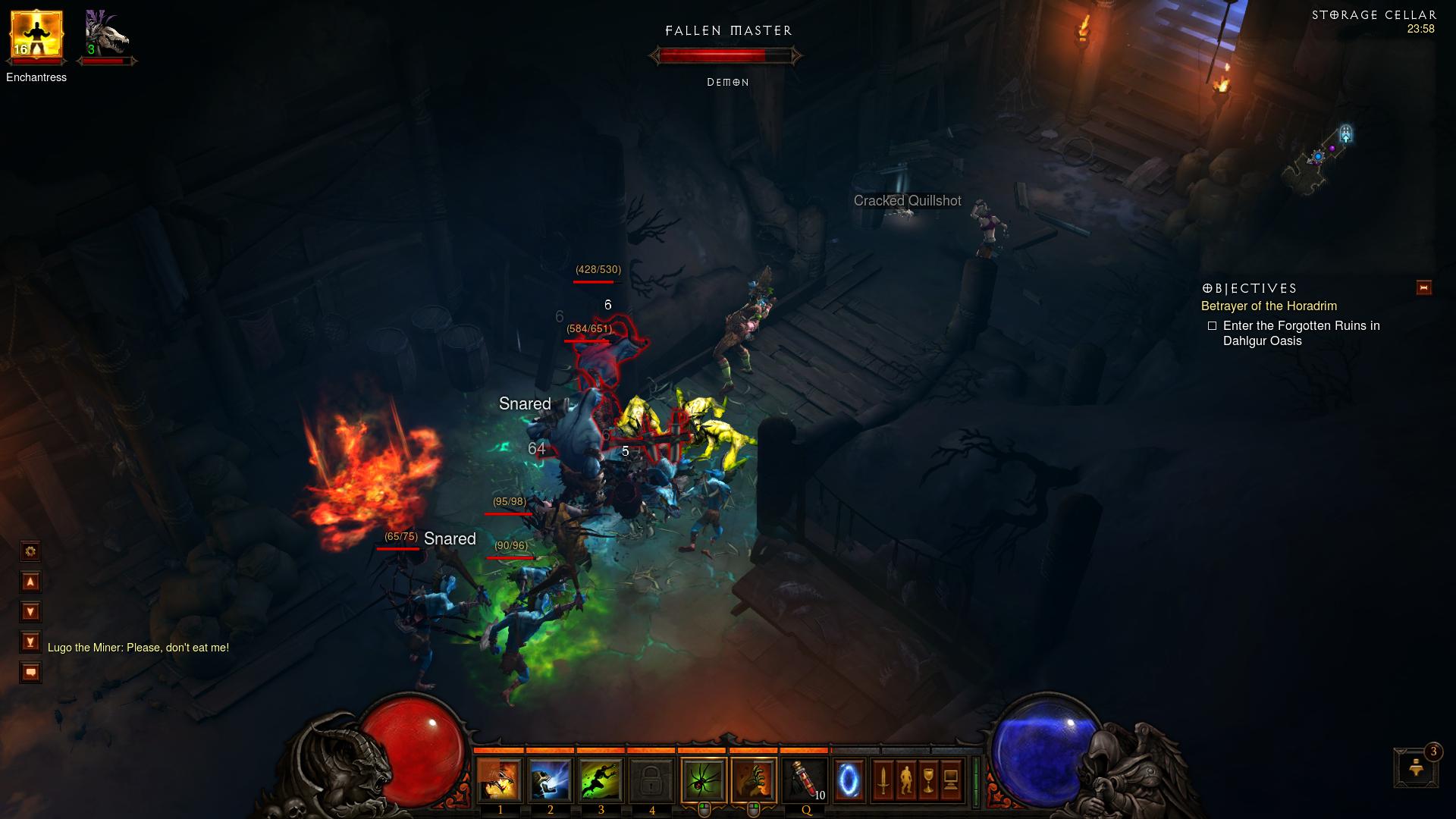Collapse the Objectives panel

click(x=1424, y=288)
